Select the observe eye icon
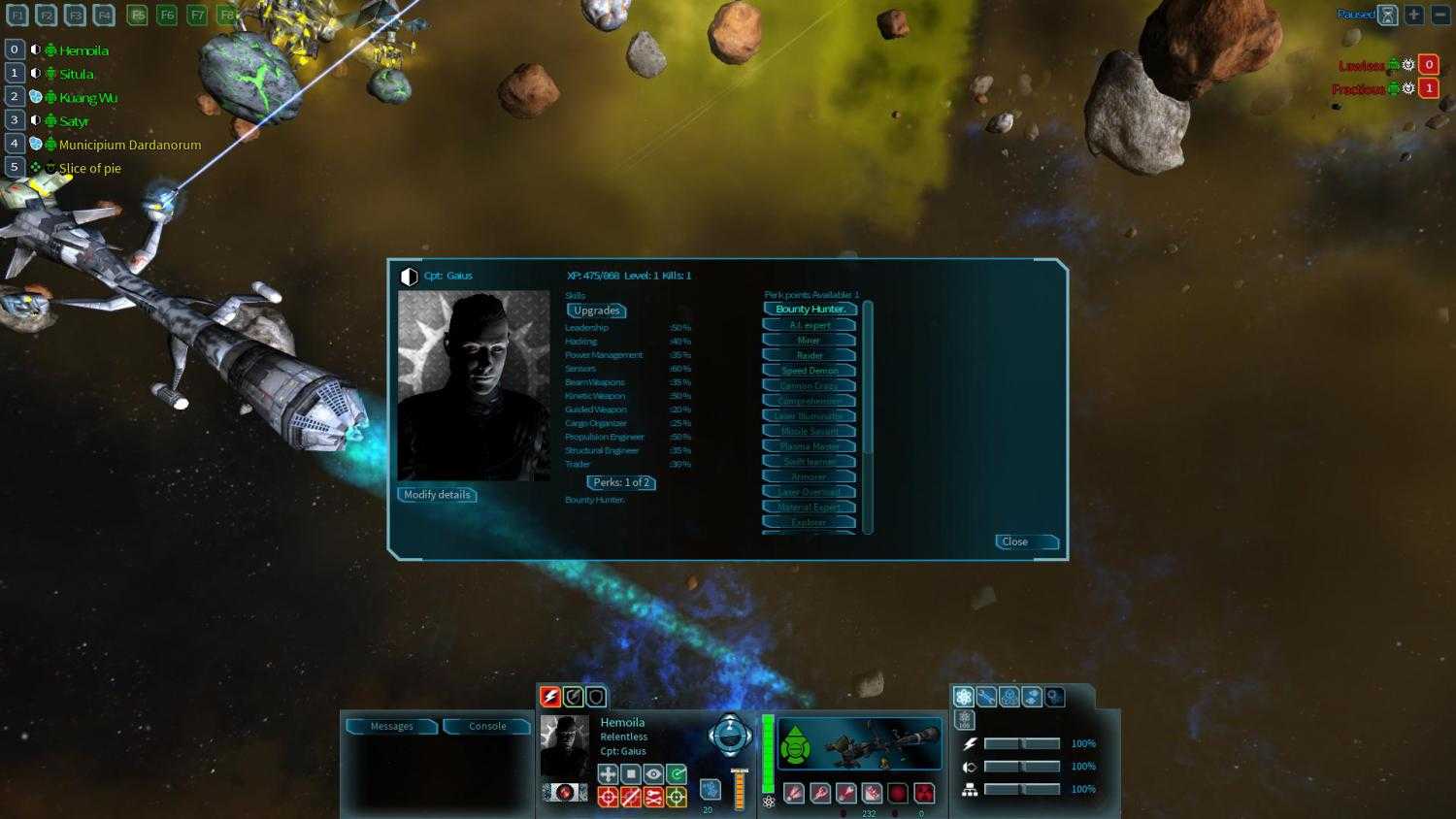The width and height of the screenshot is (1456, 819). click(653, 773)
